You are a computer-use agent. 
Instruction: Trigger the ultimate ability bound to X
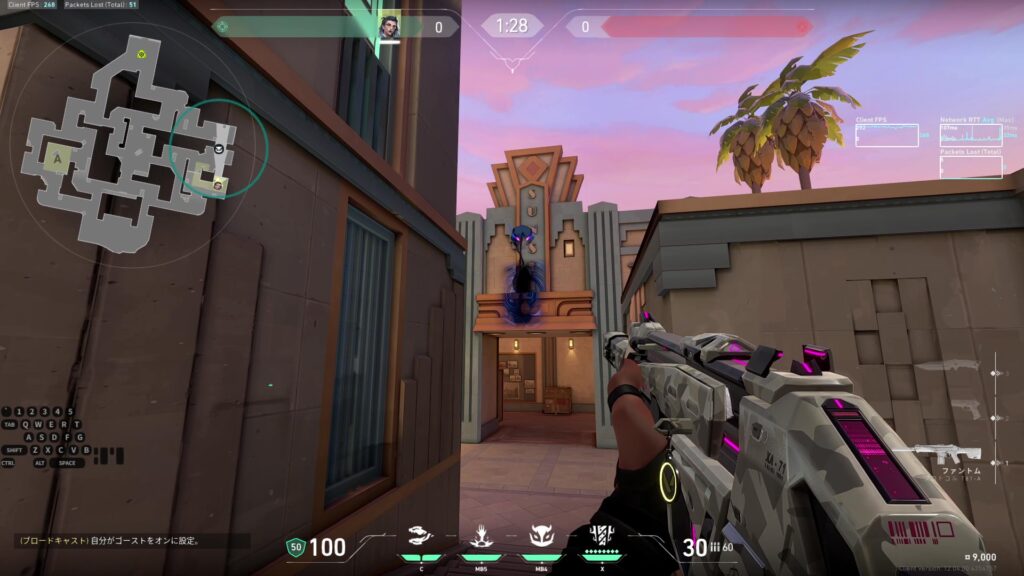click(x=601, y=537)
